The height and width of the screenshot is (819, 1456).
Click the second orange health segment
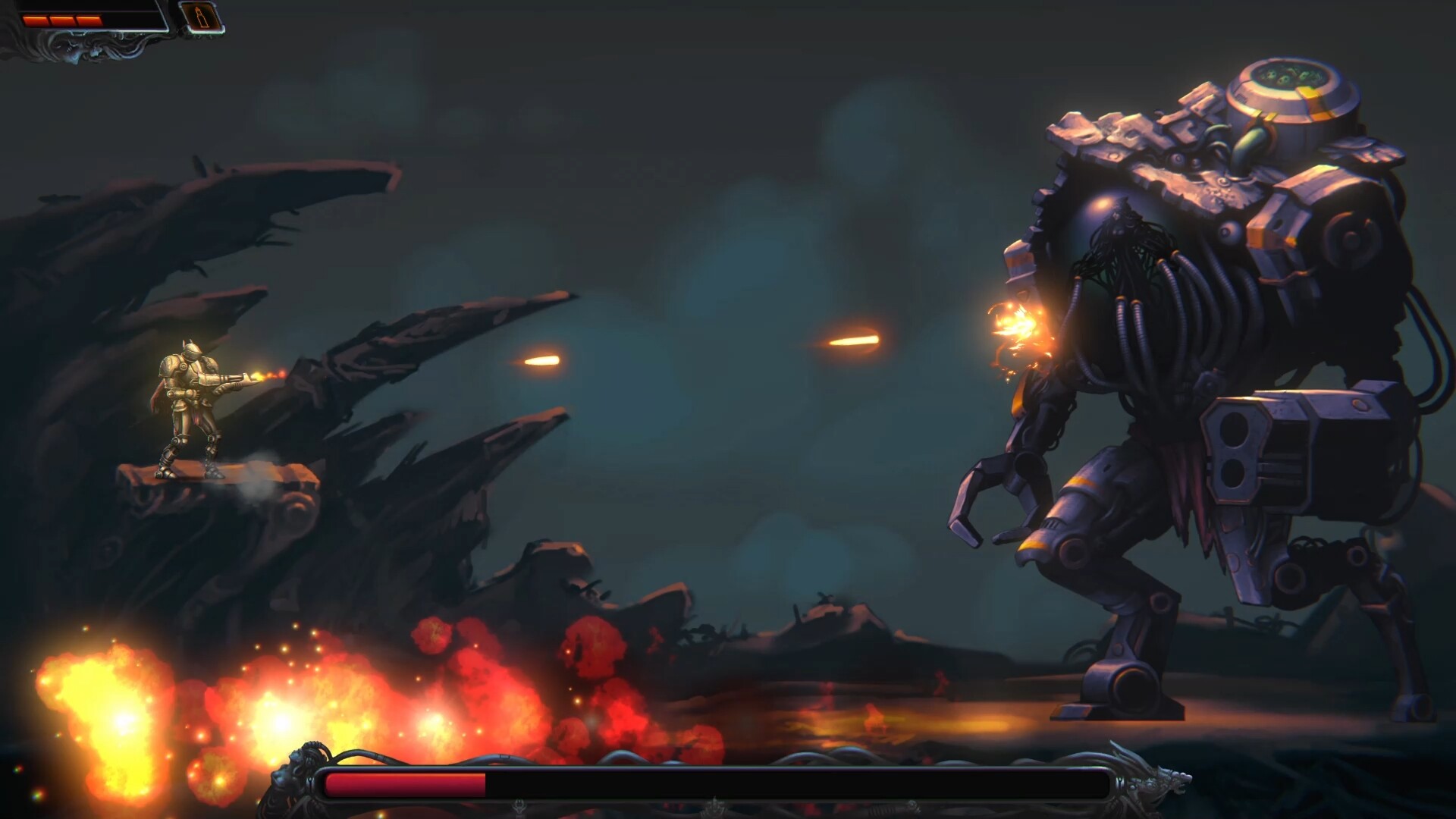pos(62,20)
